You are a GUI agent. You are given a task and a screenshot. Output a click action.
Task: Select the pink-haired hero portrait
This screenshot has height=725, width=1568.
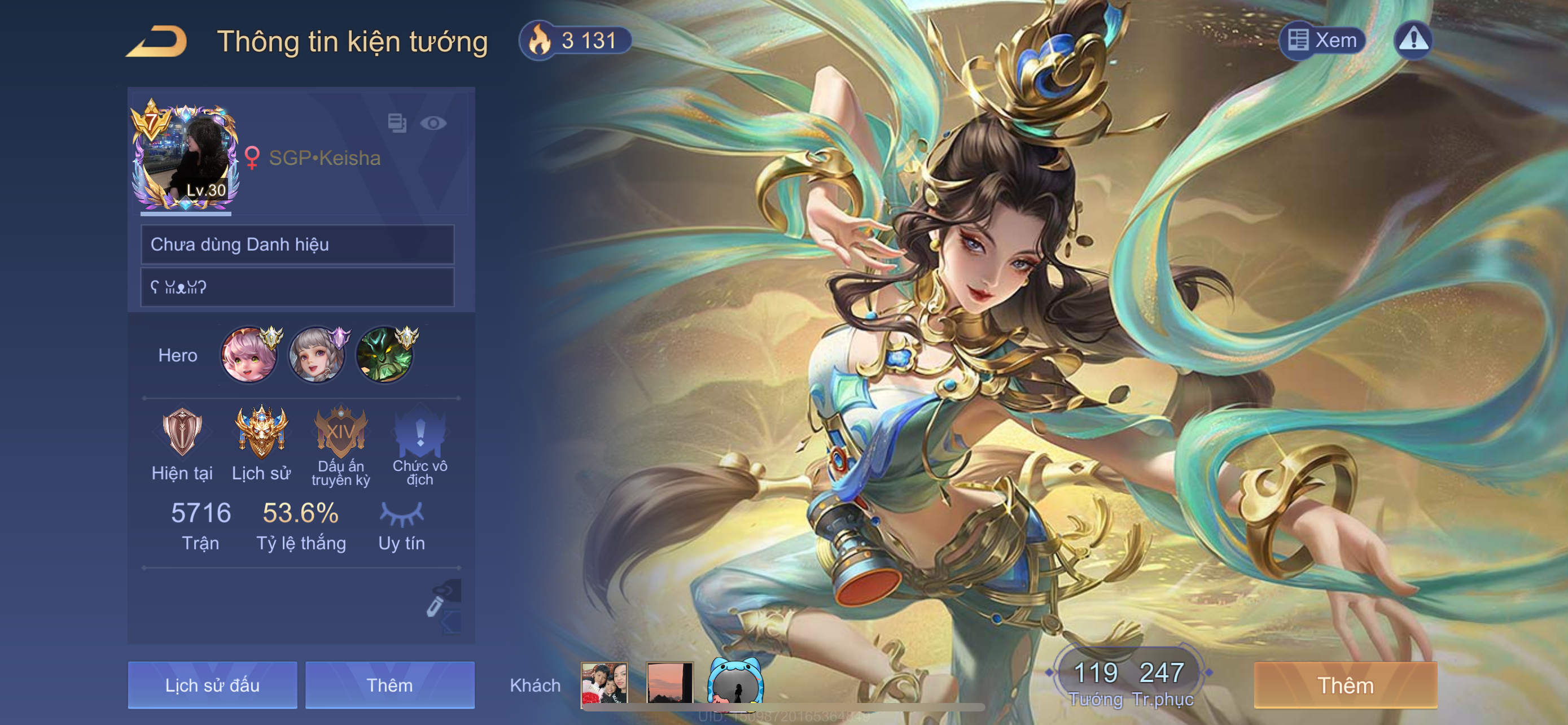[x=249, y=355]
